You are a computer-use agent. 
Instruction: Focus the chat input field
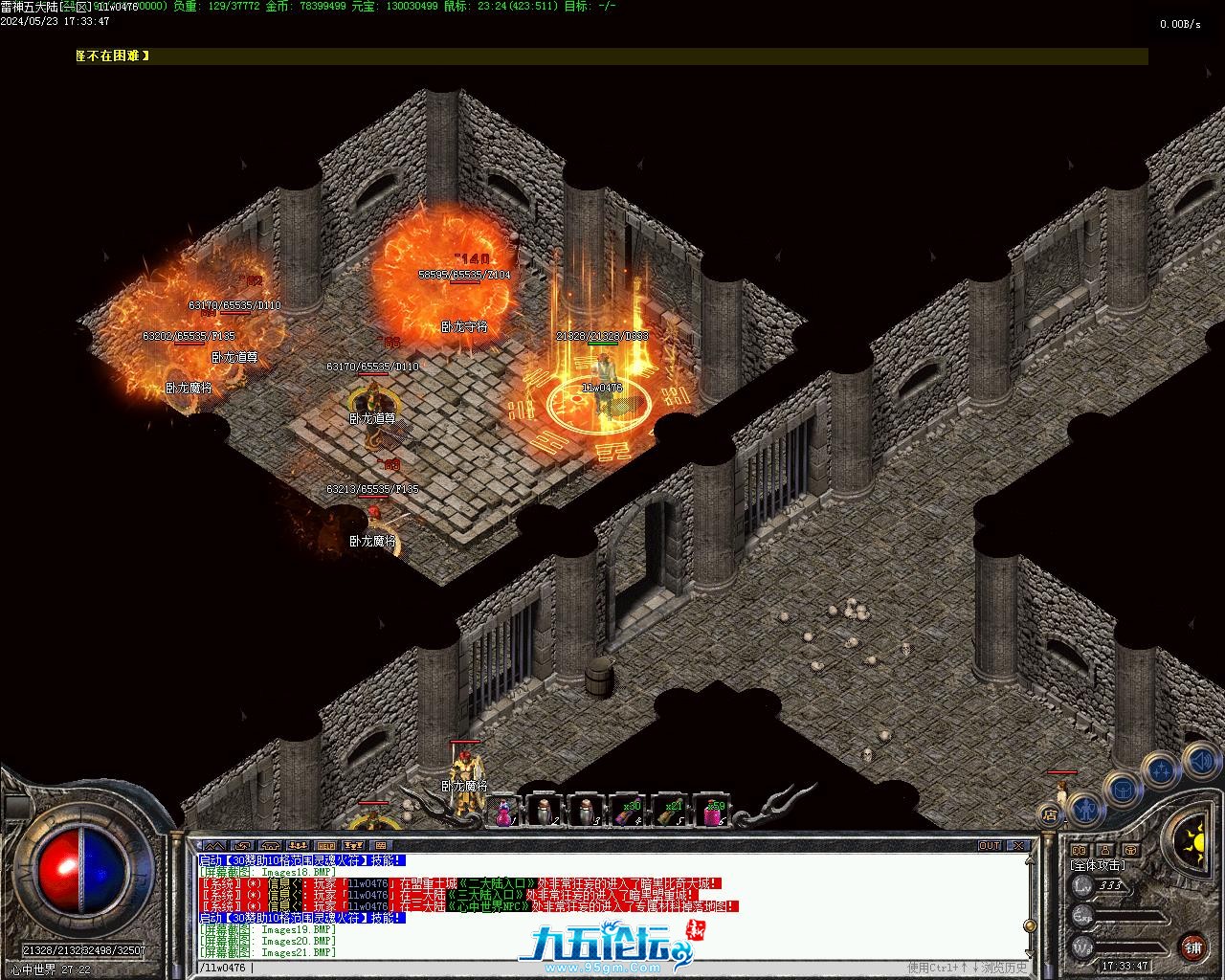574,968
